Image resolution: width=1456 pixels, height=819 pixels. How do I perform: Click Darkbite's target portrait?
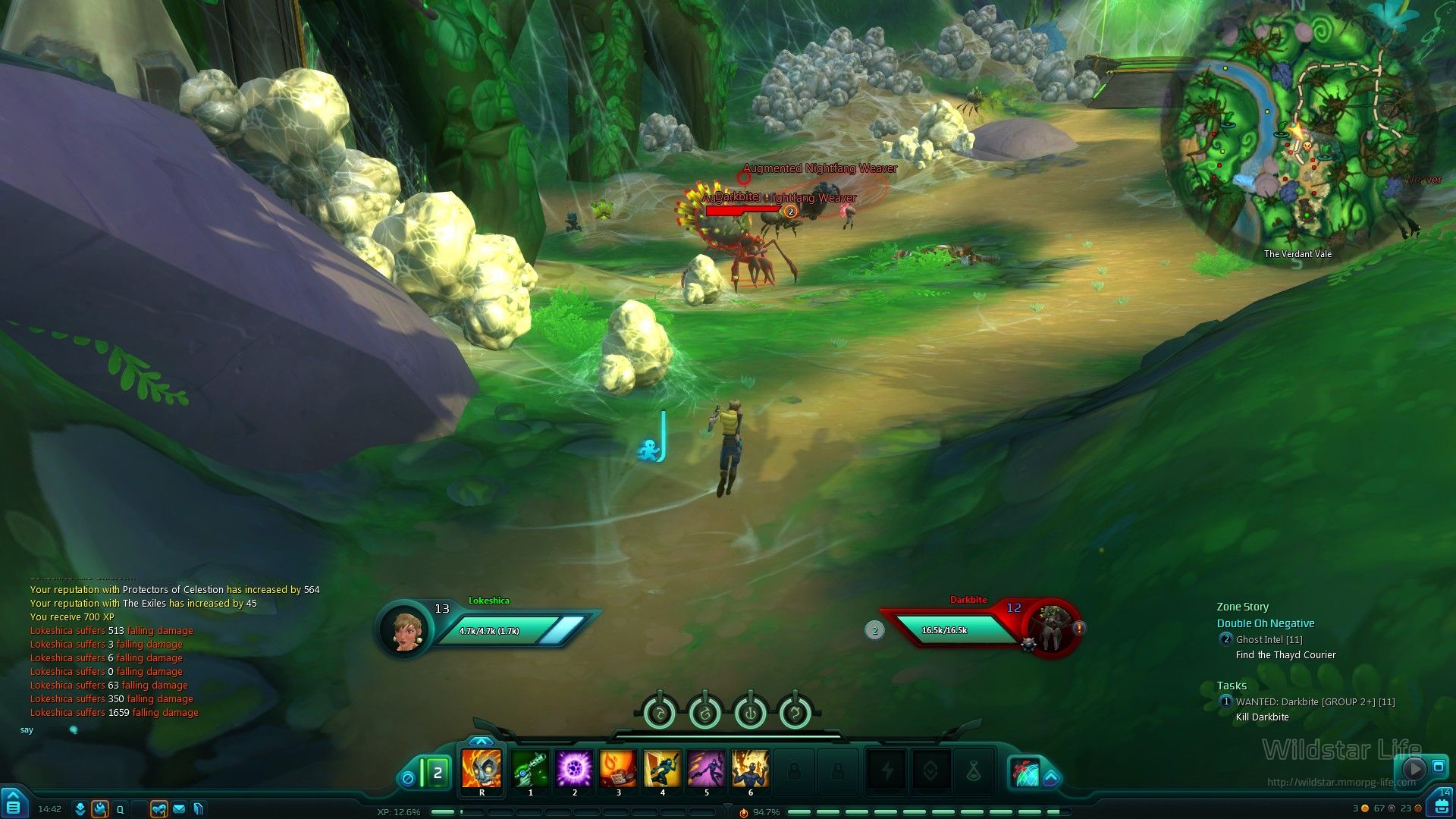(1052, 629)
